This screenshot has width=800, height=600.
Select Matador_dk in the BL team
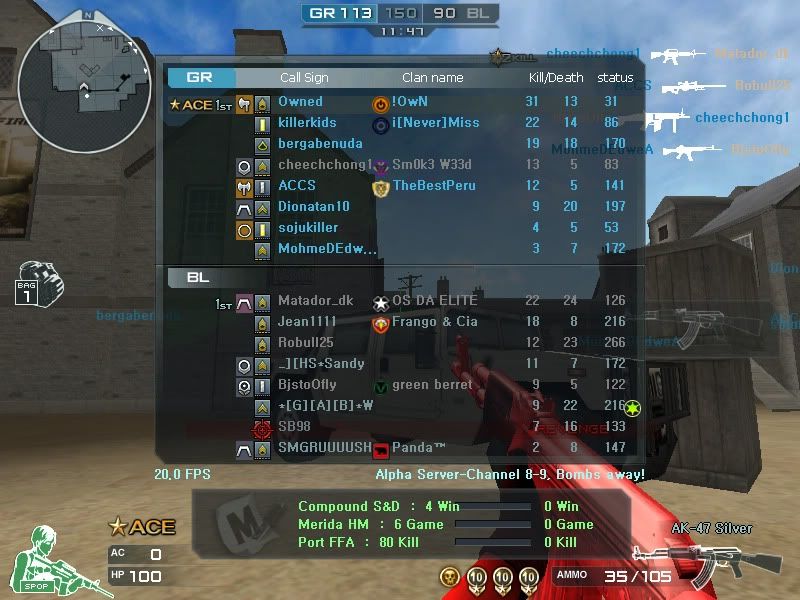(x=315, y=301)
